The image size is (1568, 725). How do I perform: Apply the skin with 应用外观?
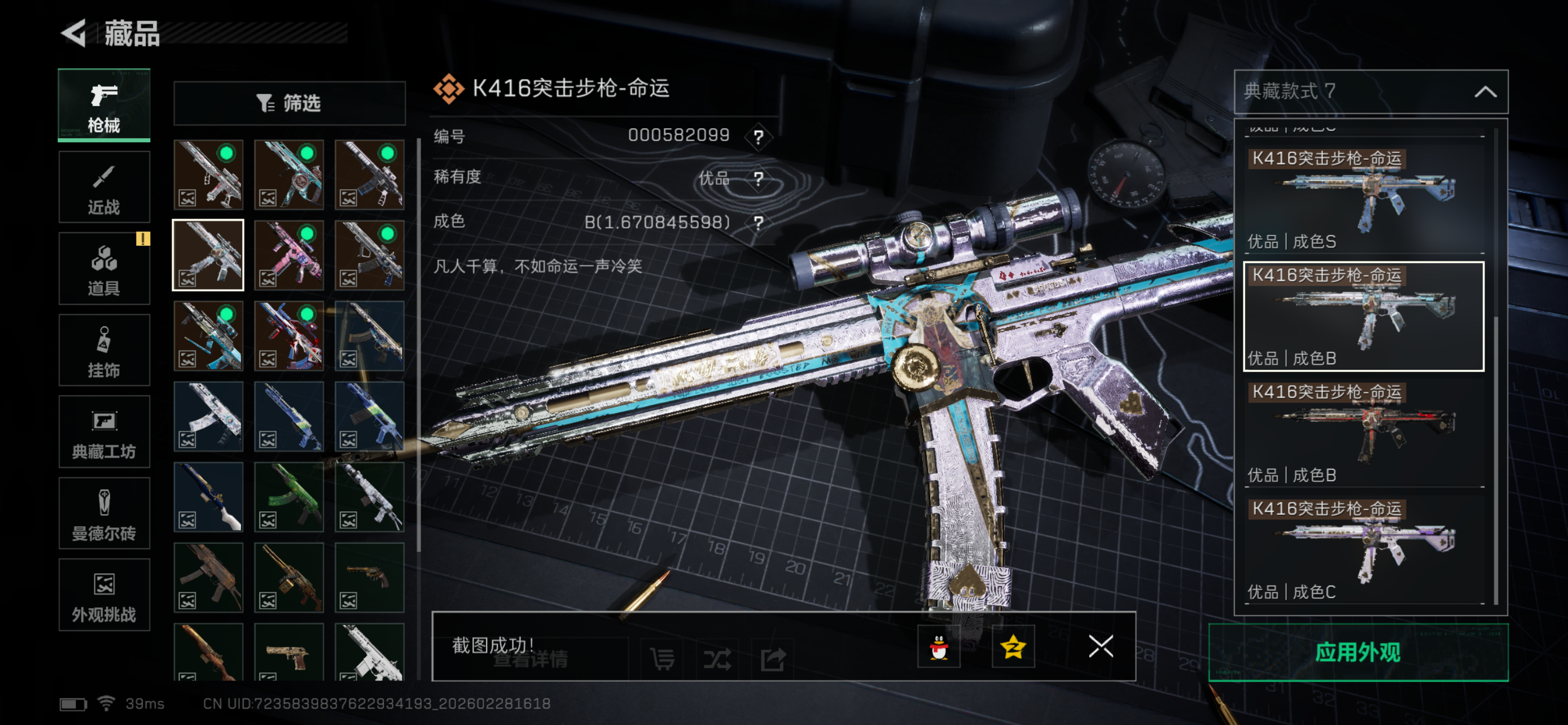pyautogui.click(x=1358, y=652)
